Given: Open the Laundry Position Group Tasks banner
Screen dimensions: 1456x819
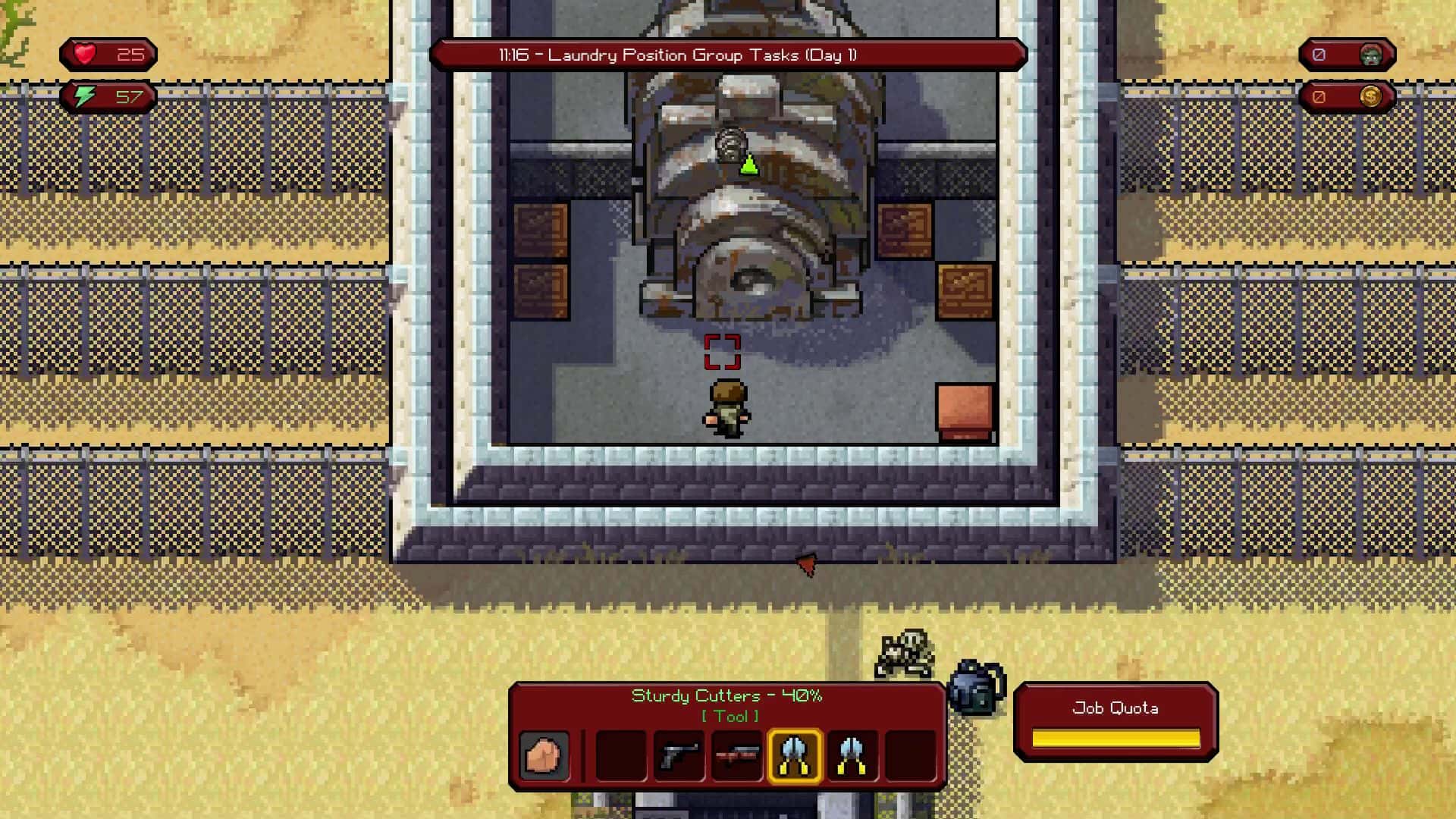Looking at the screenshot, I should (730, 55).
